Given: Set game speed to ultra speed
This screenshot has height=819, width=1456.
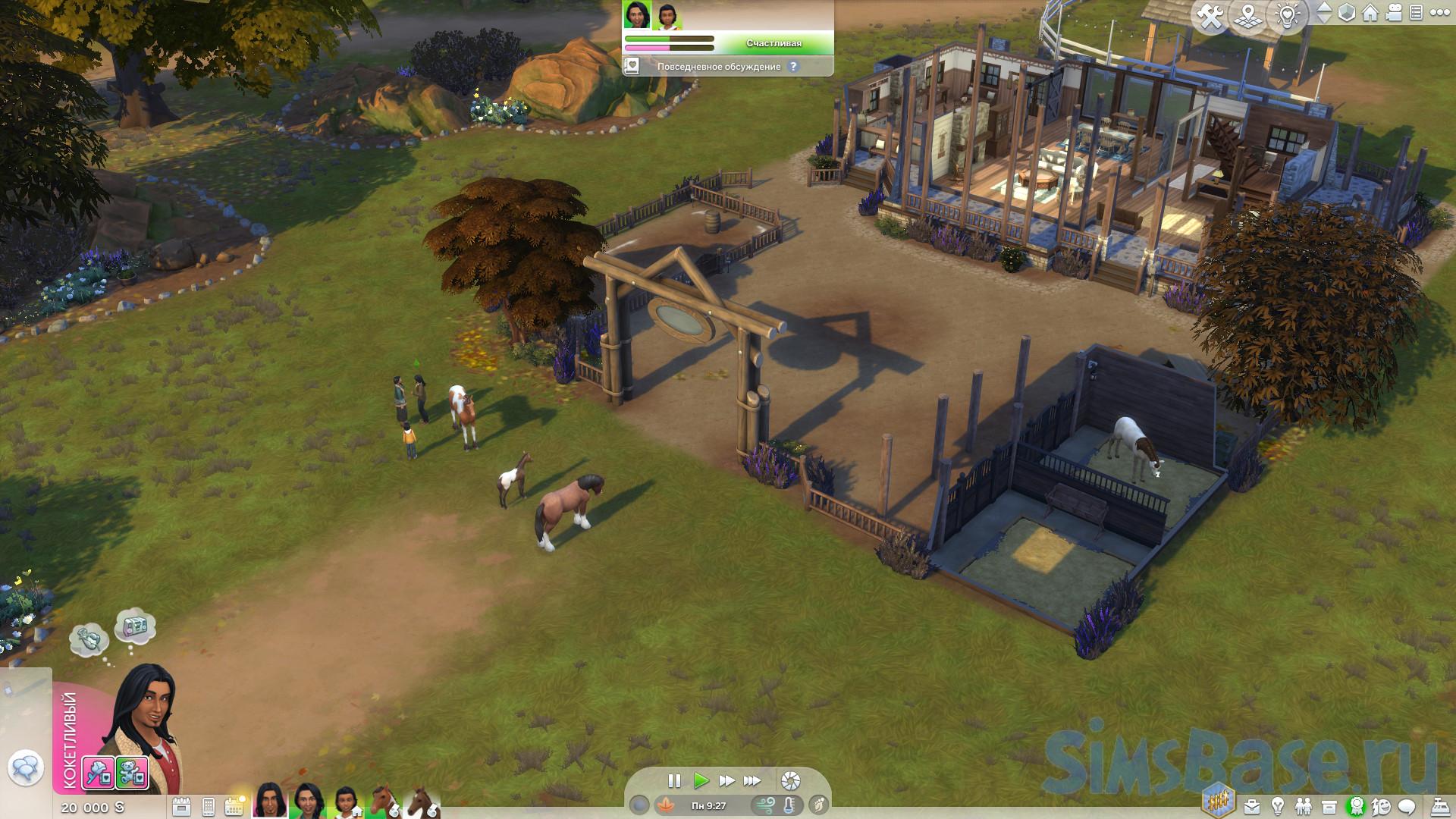Looking at the screenshot, I should point(752,780).
